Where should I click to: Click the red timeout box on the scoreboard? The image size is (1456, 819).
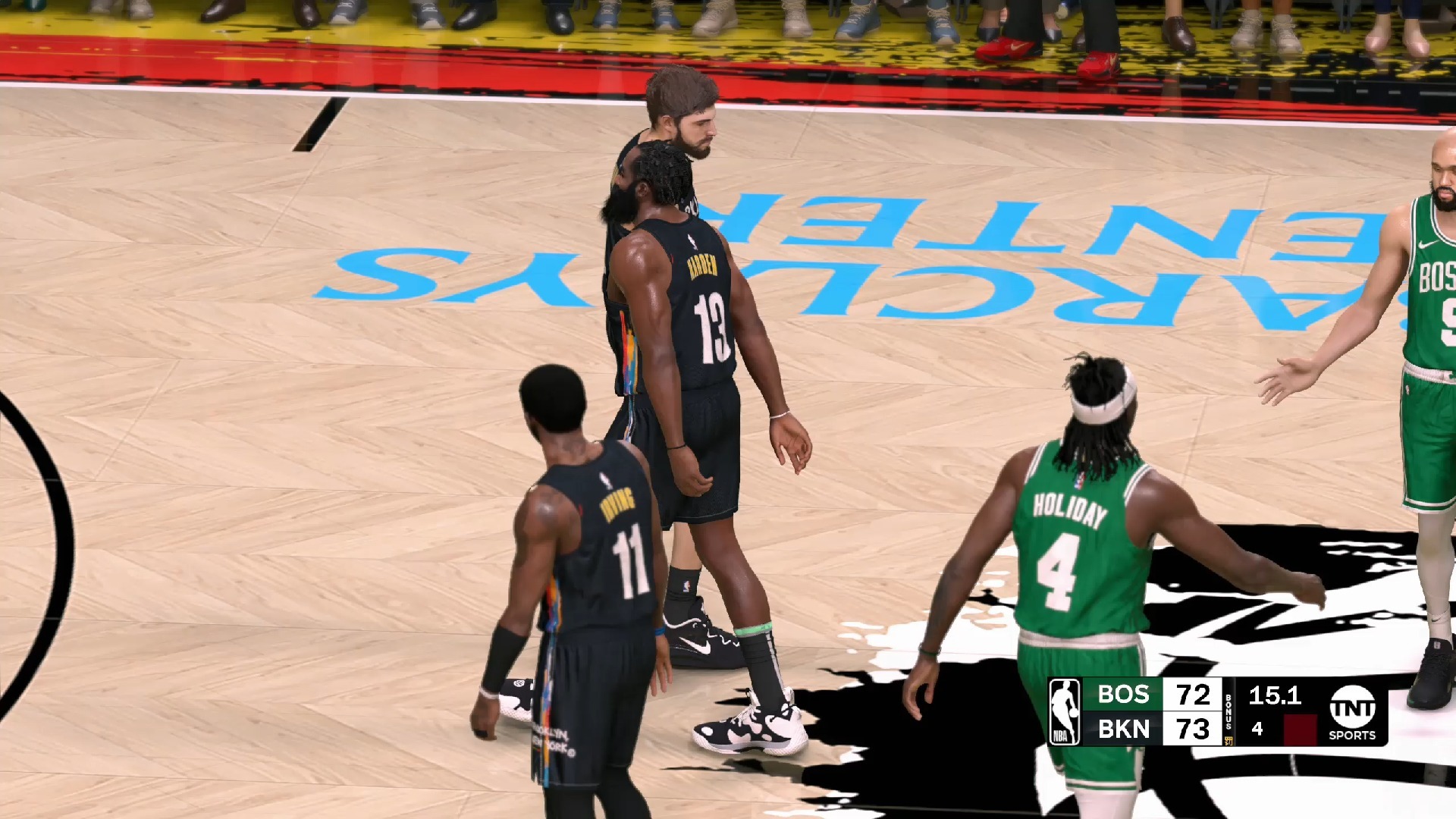[x=1299, y=726]
